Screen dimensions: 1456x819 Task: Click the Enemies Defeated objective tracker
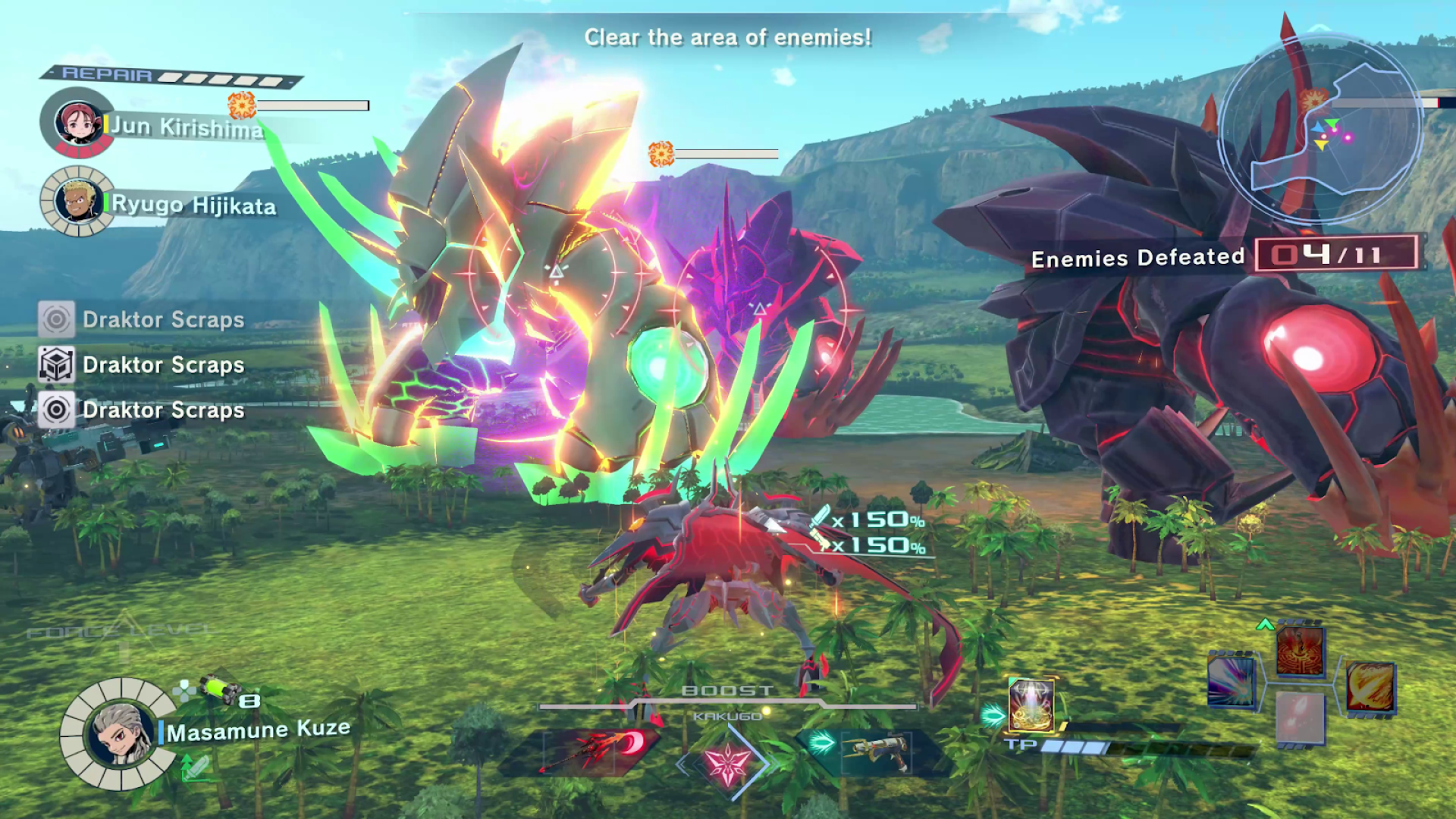1222,256
